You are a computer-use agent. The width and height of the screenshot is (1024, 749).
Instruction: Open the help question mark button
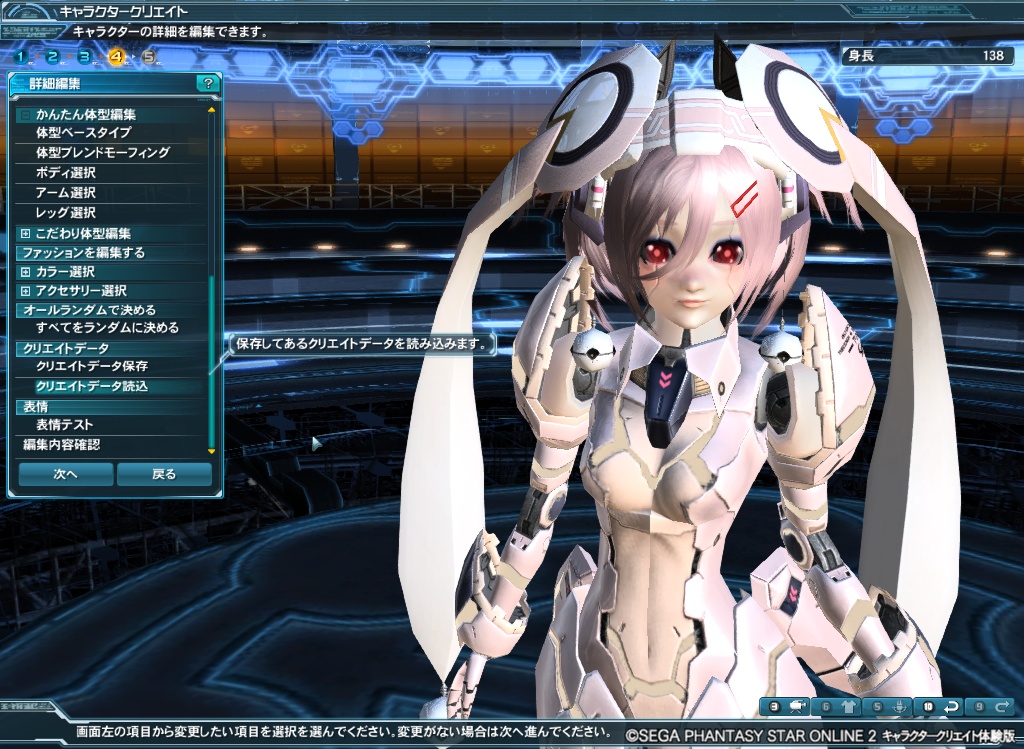pos(206,84)
